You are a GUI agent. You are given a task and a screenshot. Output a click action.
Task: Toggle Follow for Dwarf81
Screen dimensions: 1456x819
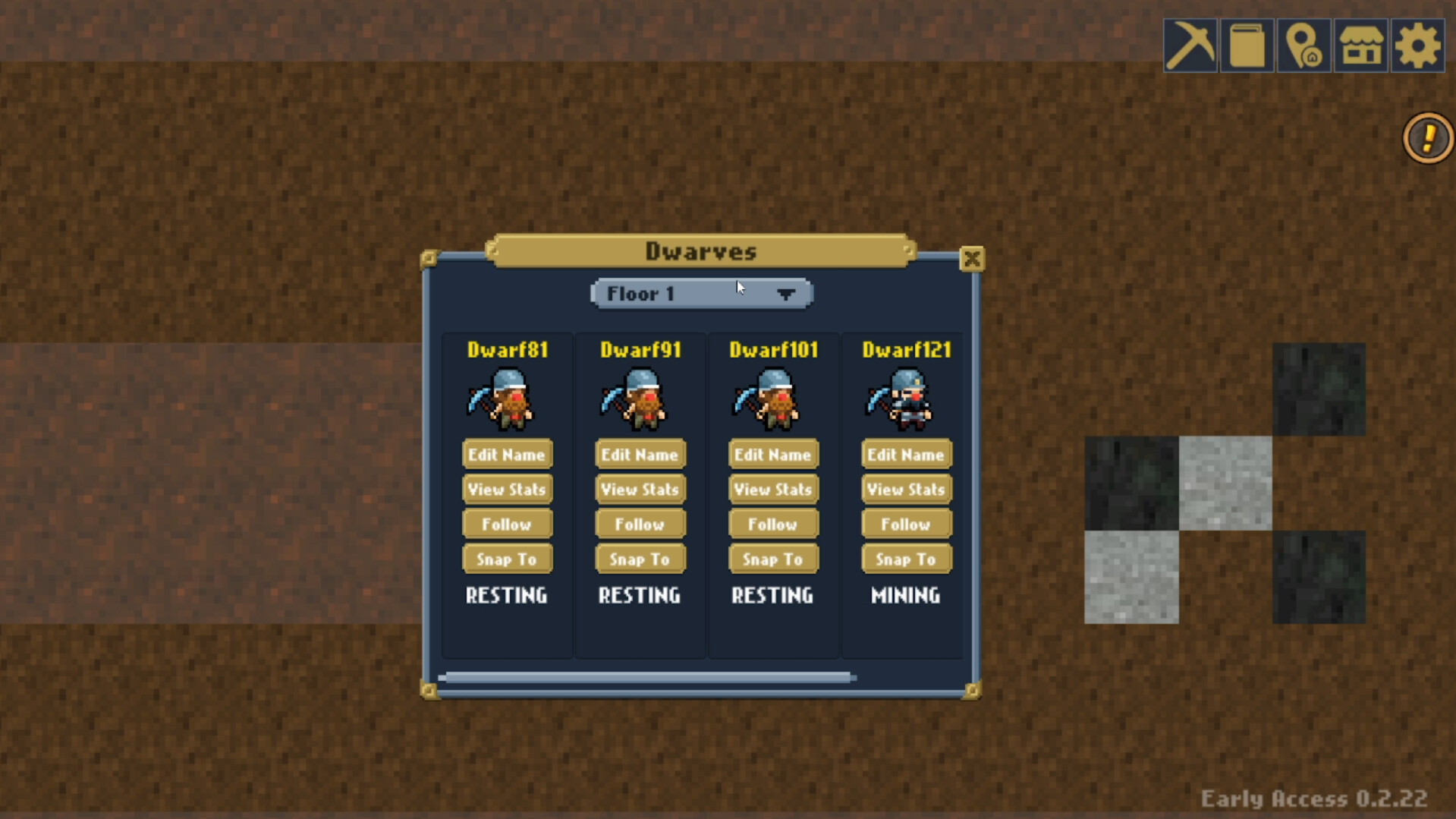(507, 524)
